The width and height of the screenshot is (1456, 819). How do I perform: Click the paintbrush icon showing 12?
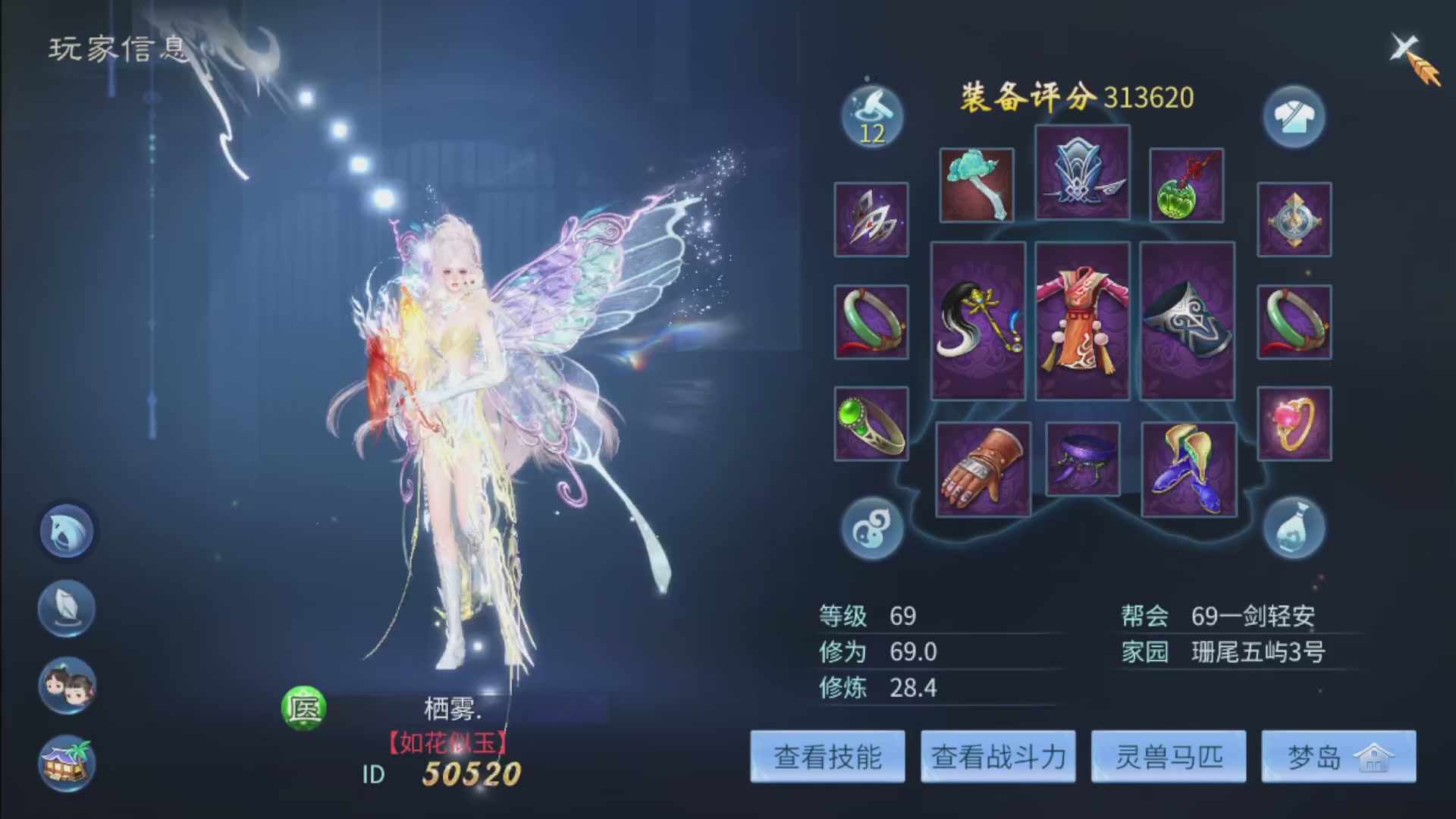pos(871,115)
